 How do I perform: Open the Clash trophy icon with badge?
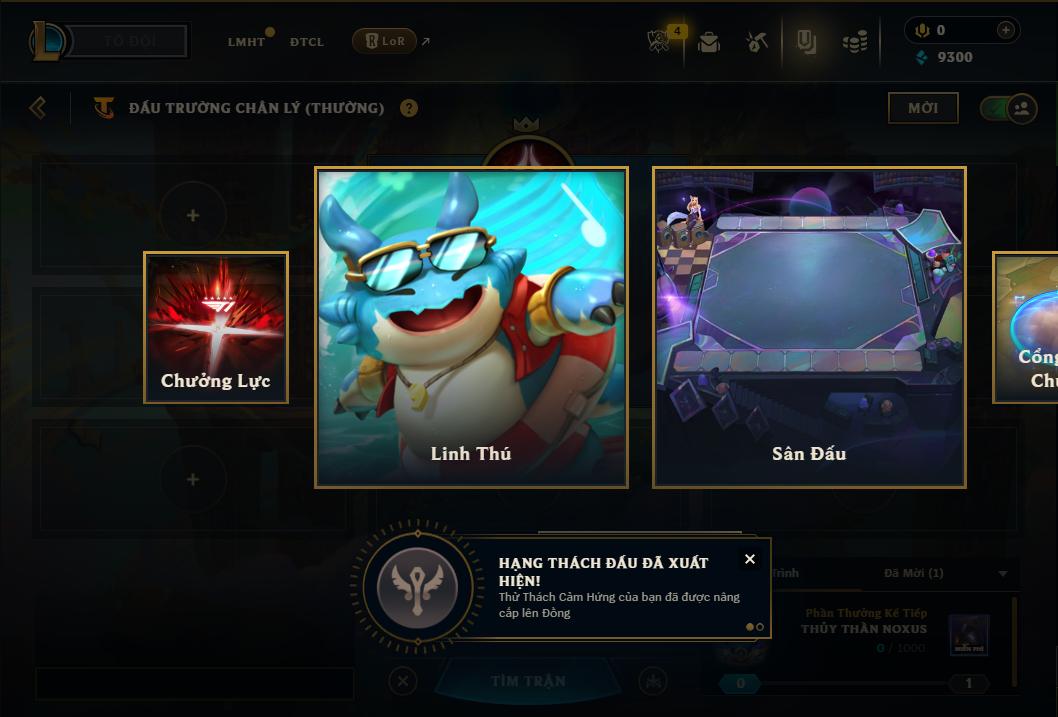click(x=661, y=40)
